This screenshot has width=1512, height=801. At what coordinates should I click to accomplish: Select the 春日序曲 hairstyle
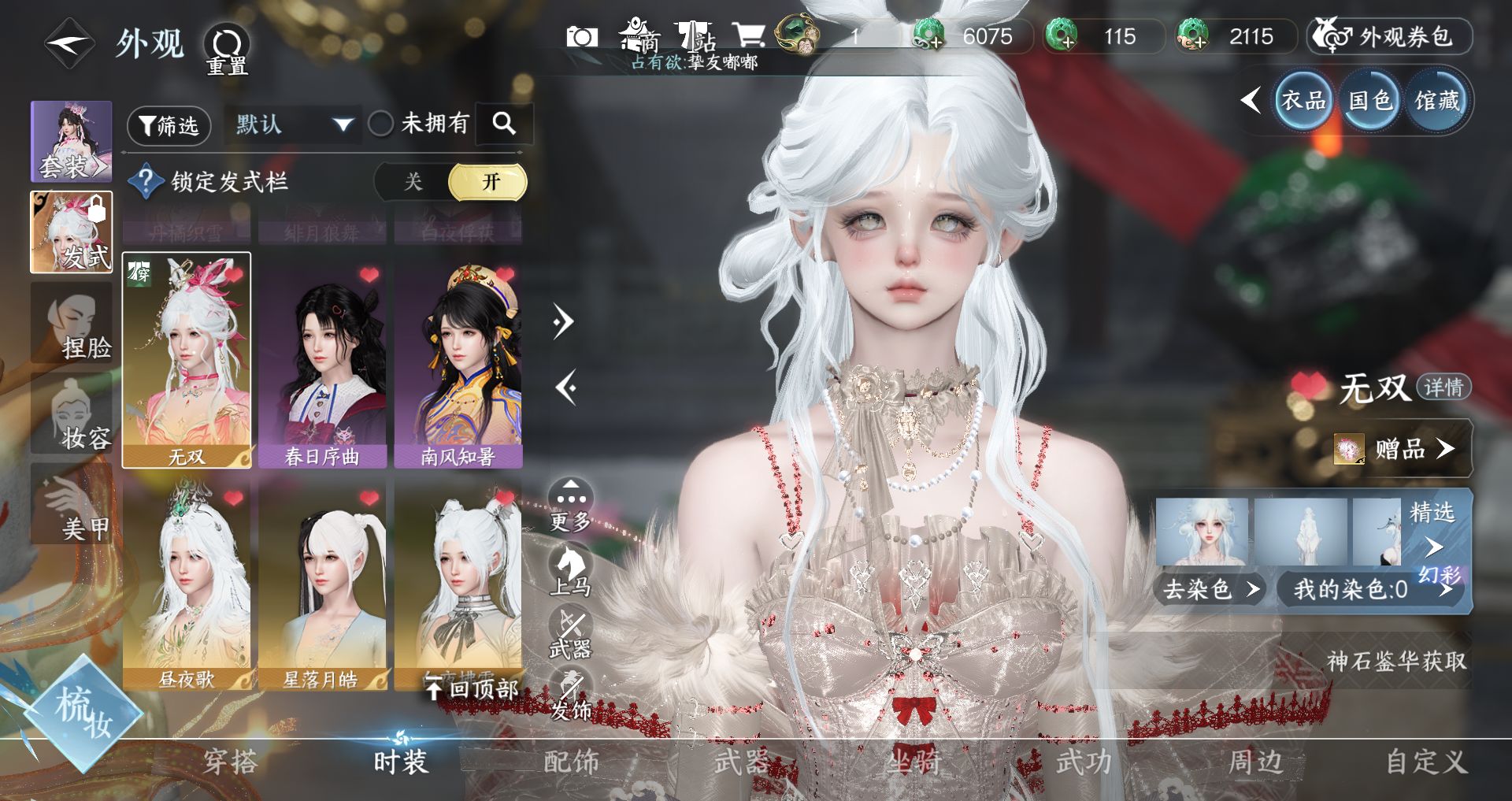click(x=322, y=362)
